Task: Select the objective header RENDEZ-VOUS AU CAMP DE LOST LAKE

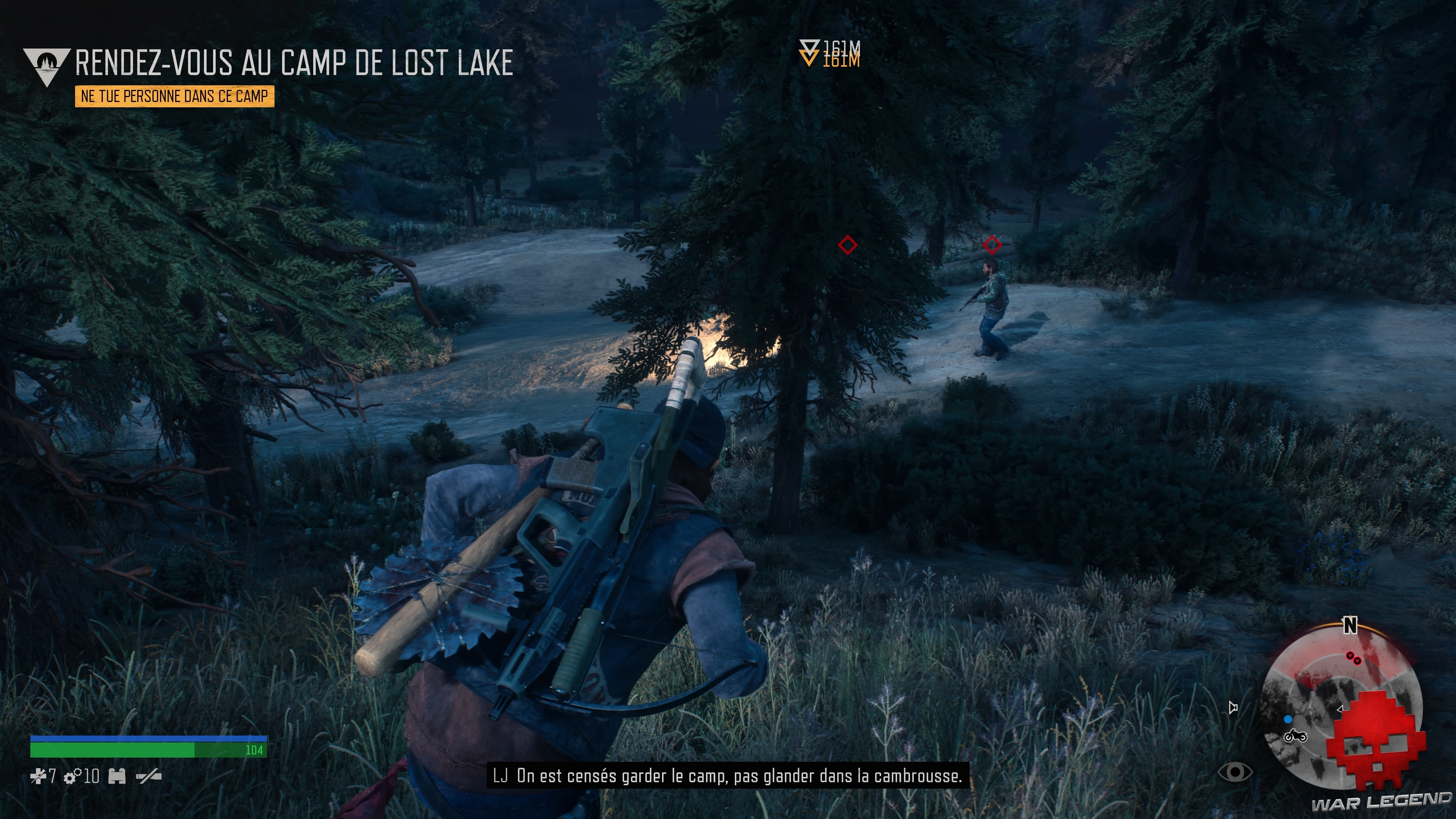Action: coord(294,64)
